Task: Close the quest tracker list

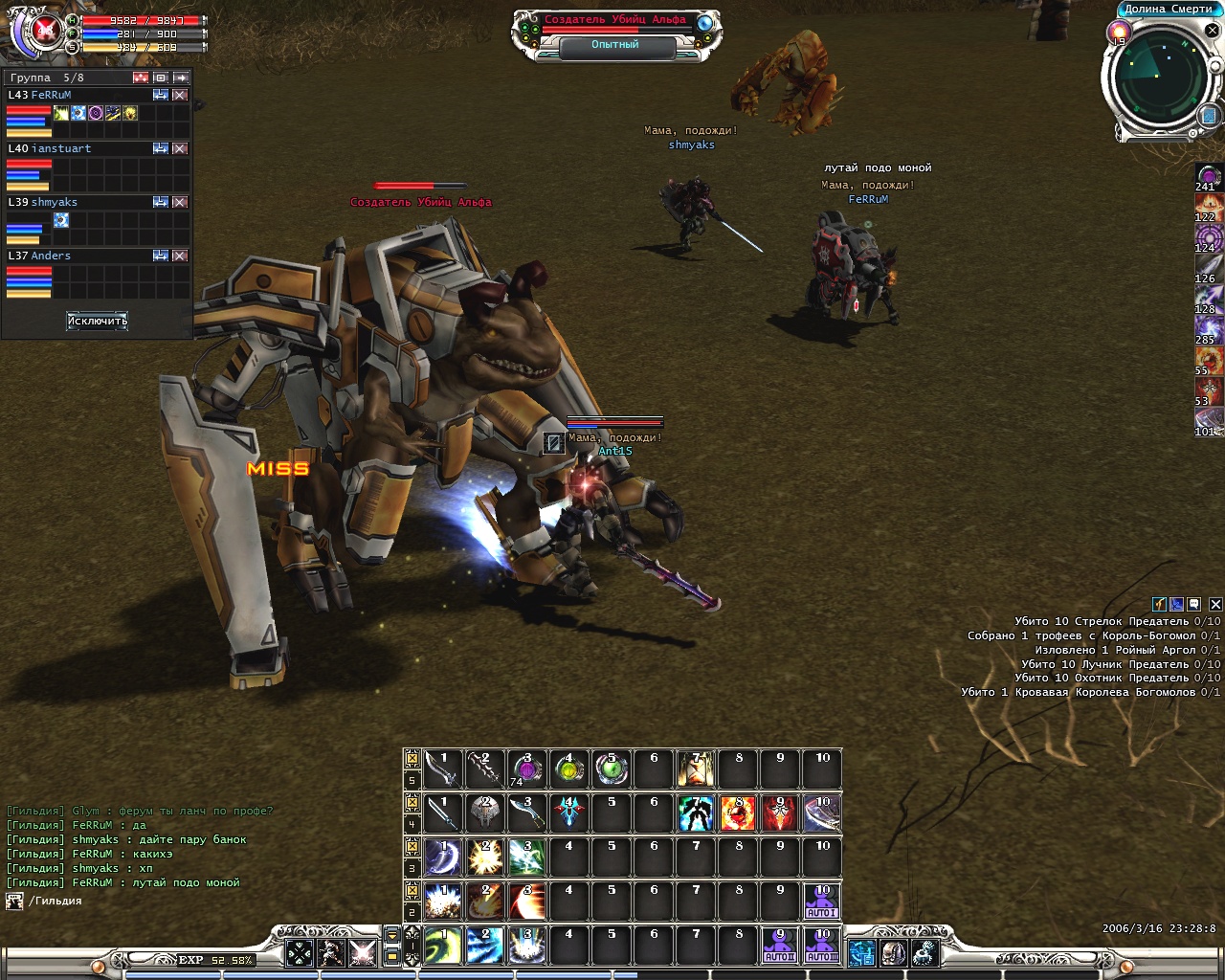Action: click(1214, 604)
